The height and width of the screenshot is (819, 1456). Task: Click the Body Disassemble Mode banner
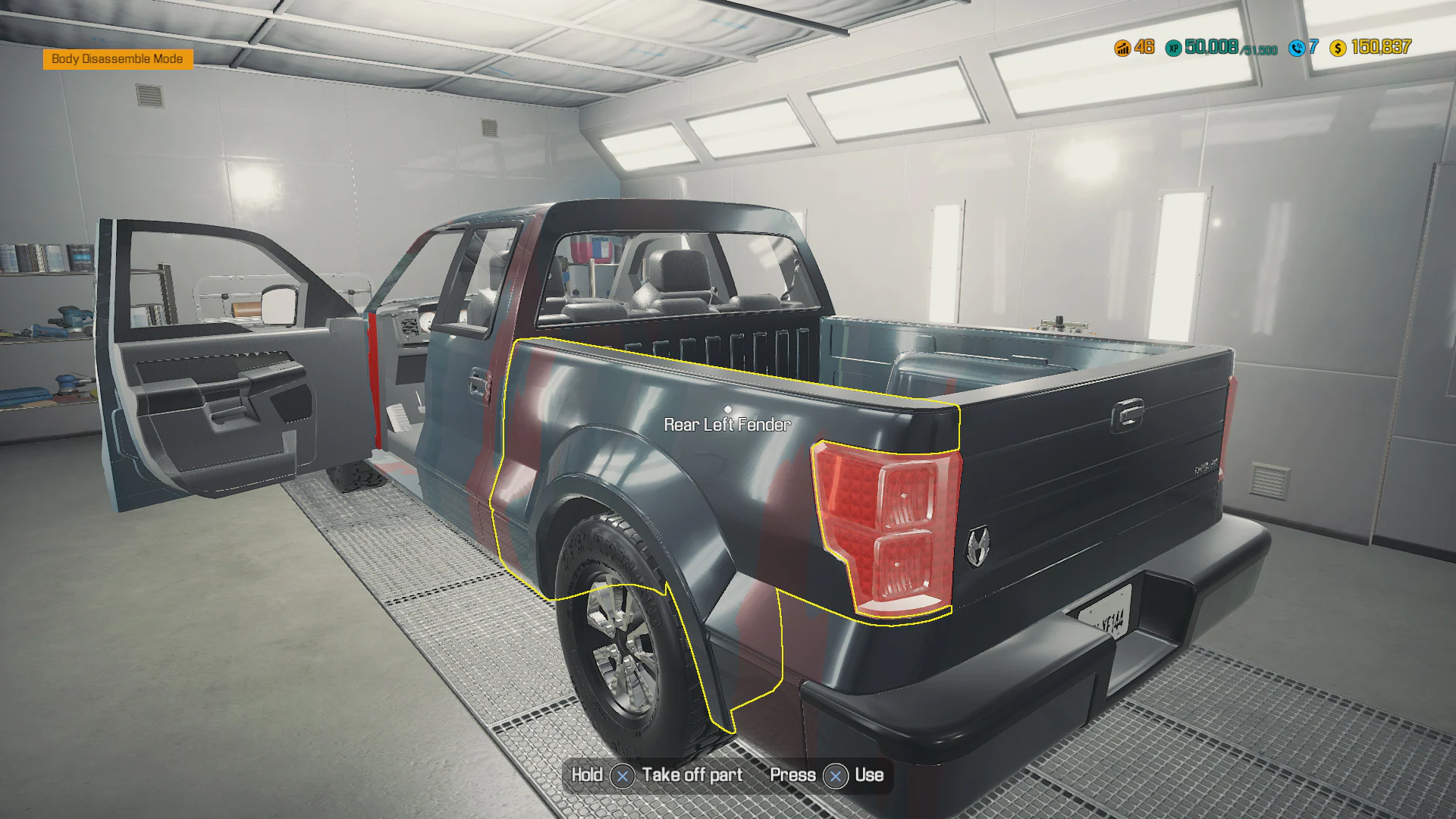(x=118, y=58)
